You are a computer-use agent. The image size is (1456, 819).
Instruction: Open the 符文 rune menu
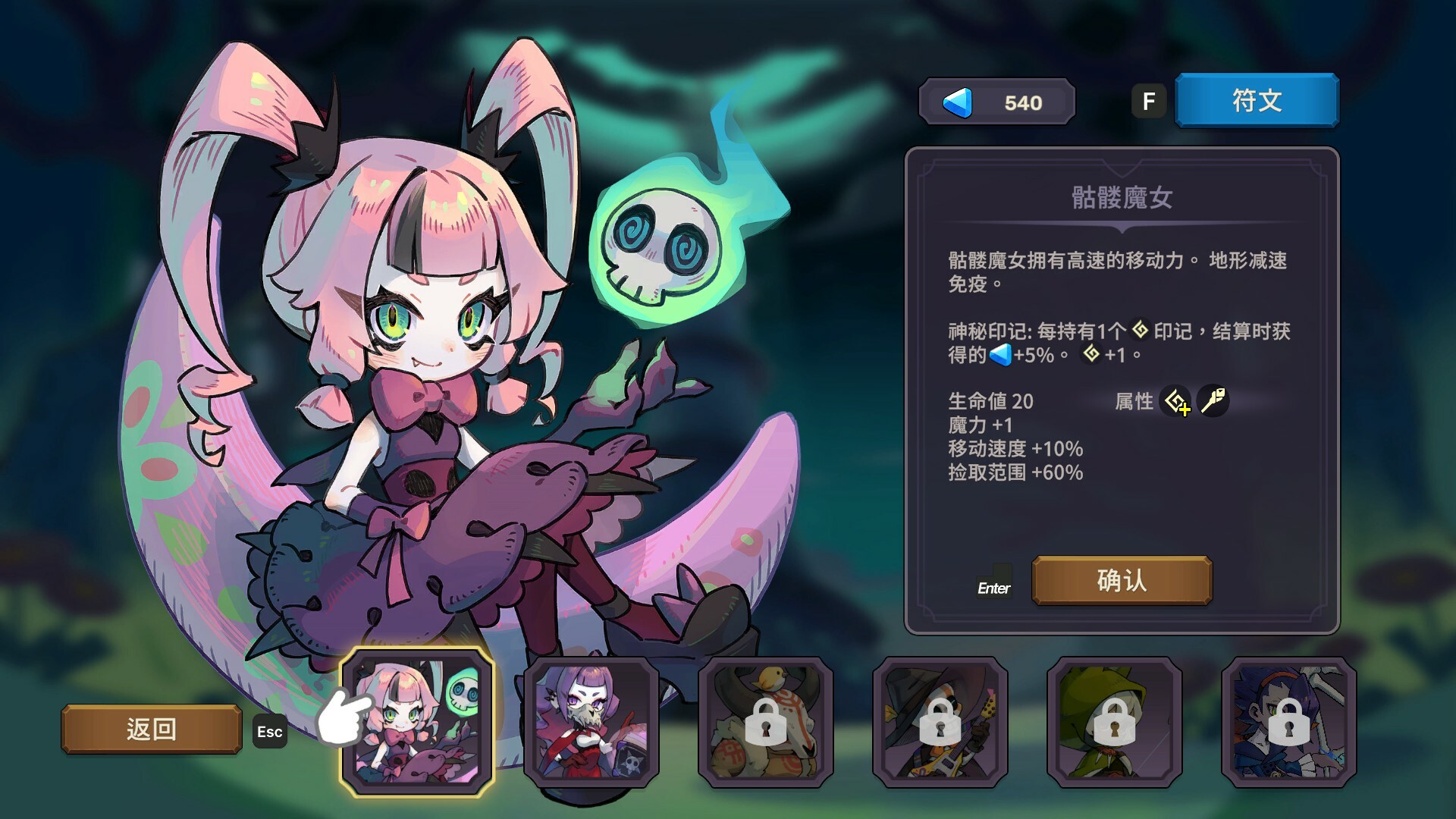(1256, 99)
